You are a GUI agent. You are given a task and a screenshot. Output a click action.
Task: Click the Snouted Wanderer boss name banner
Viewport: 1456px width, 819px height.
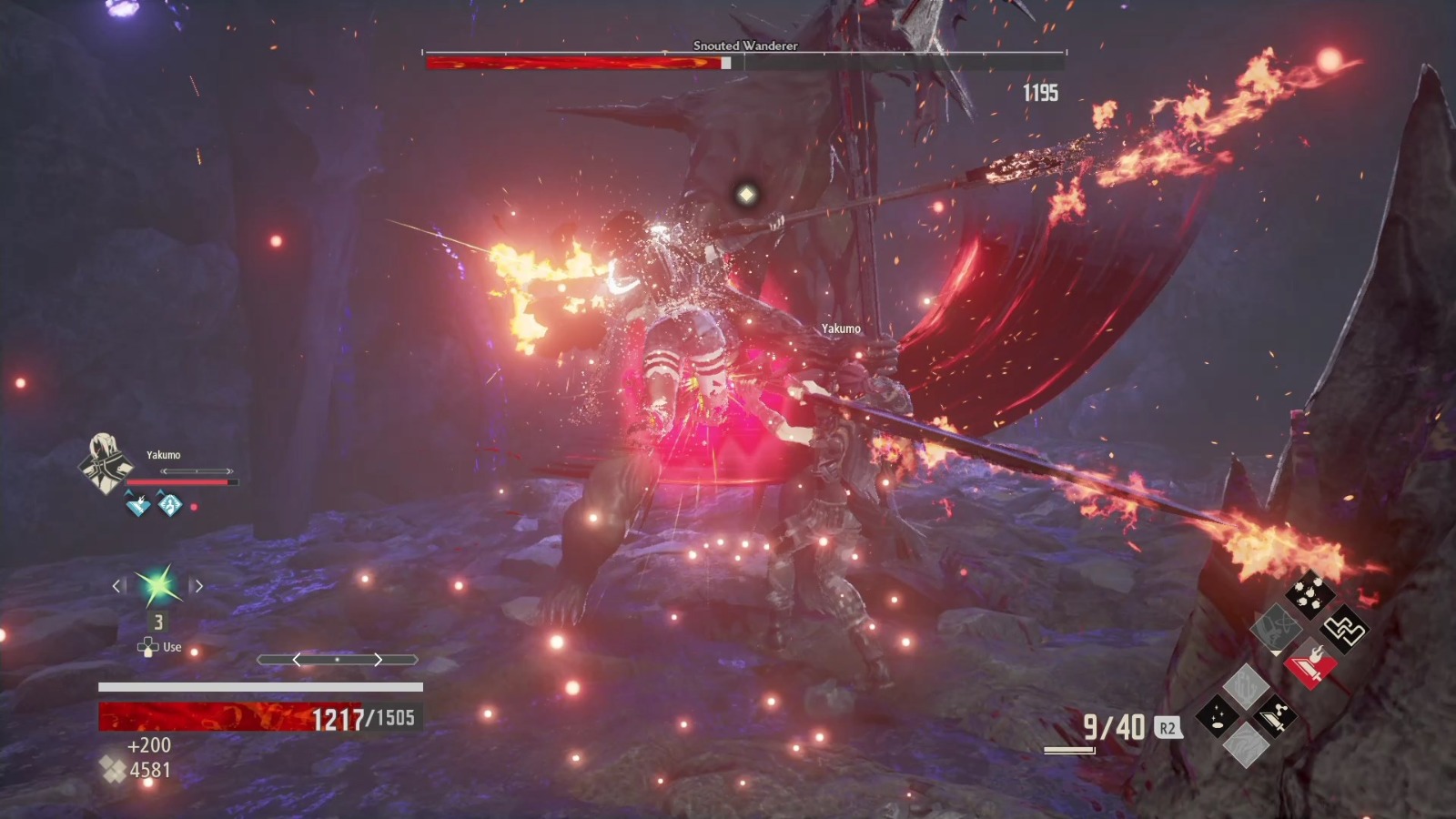[x=743, y=45]
